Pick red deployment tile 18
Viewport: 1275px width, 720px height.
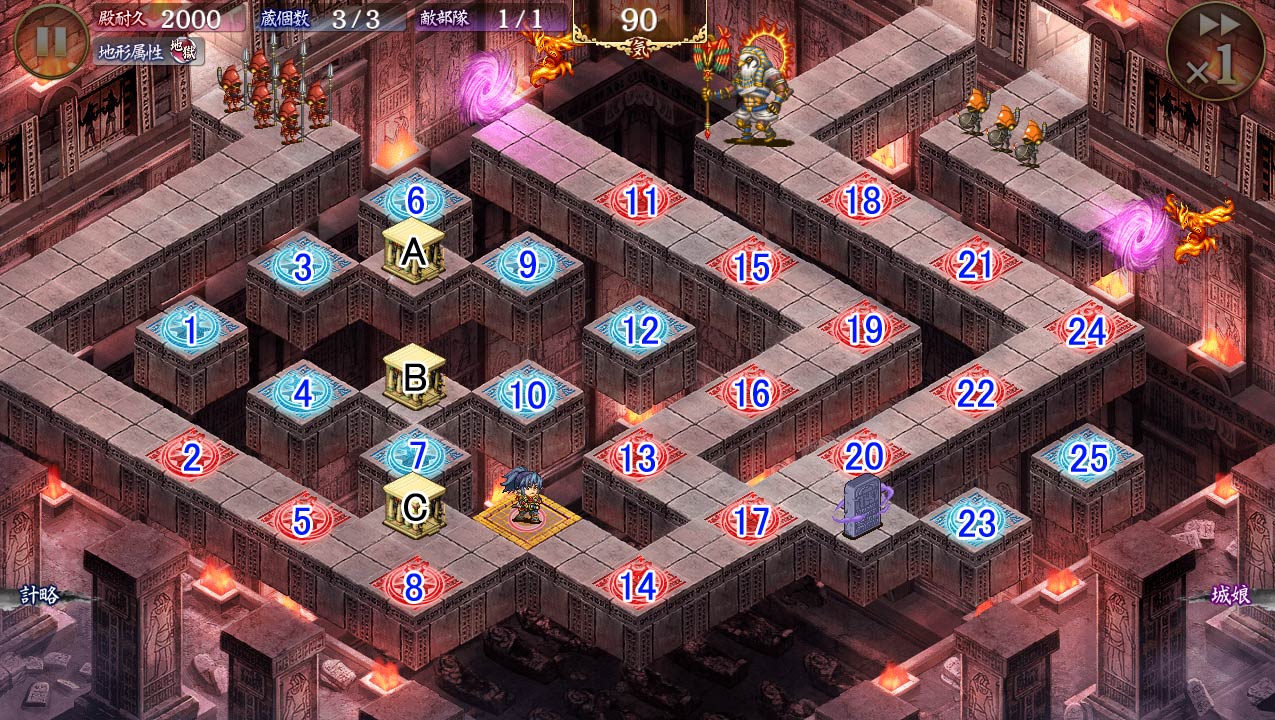[x=863, y=201]
